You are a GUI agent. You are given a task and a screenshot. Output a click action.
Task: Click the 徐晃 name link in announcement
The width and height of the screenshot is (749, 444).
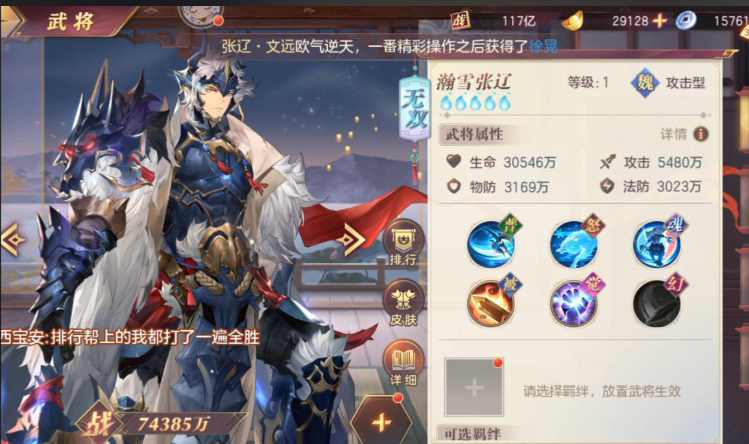[543, 46]
